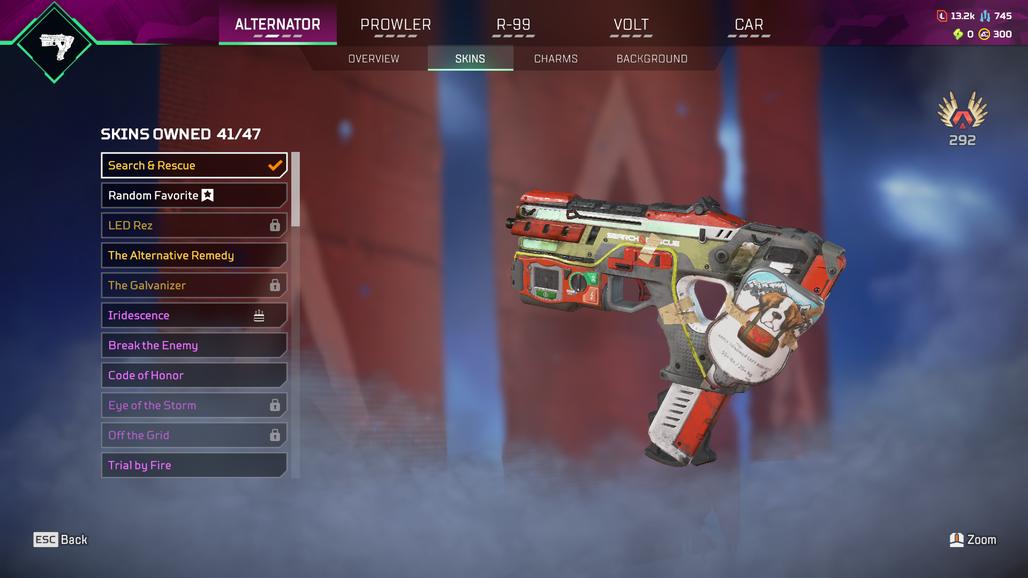Click the Back button

pyautogui.click(x=61, y=540)
